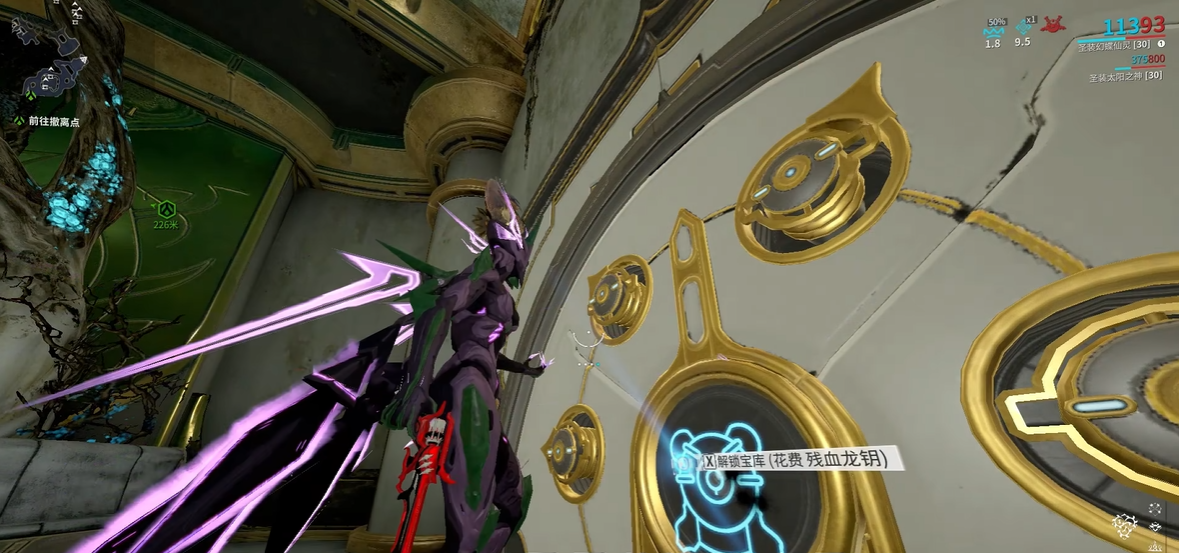Select the 前往撤离点 objective tracker
The height and width of the screenshot is (553, 1179).
pyautogui.click(x=52, y=121)
